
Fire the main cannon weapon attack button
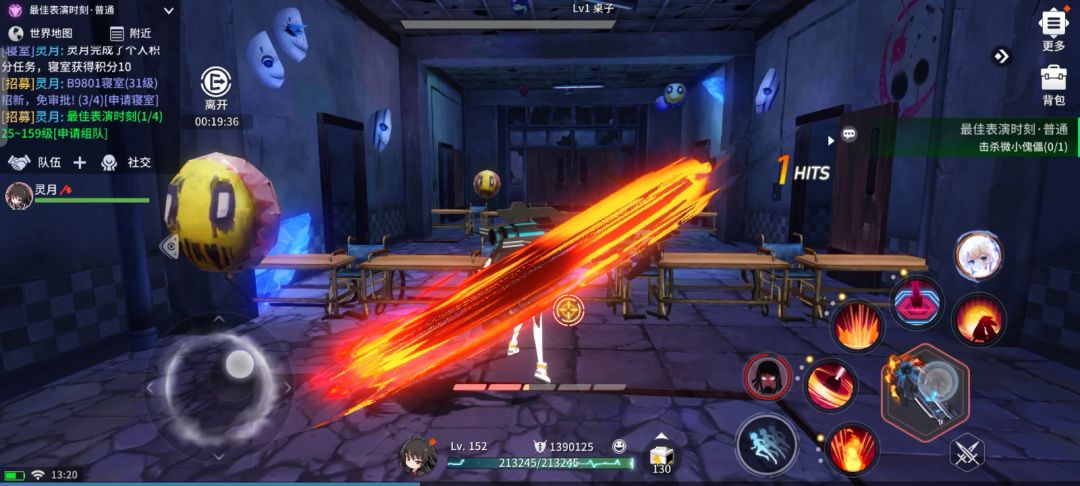[x=925, y=385]
